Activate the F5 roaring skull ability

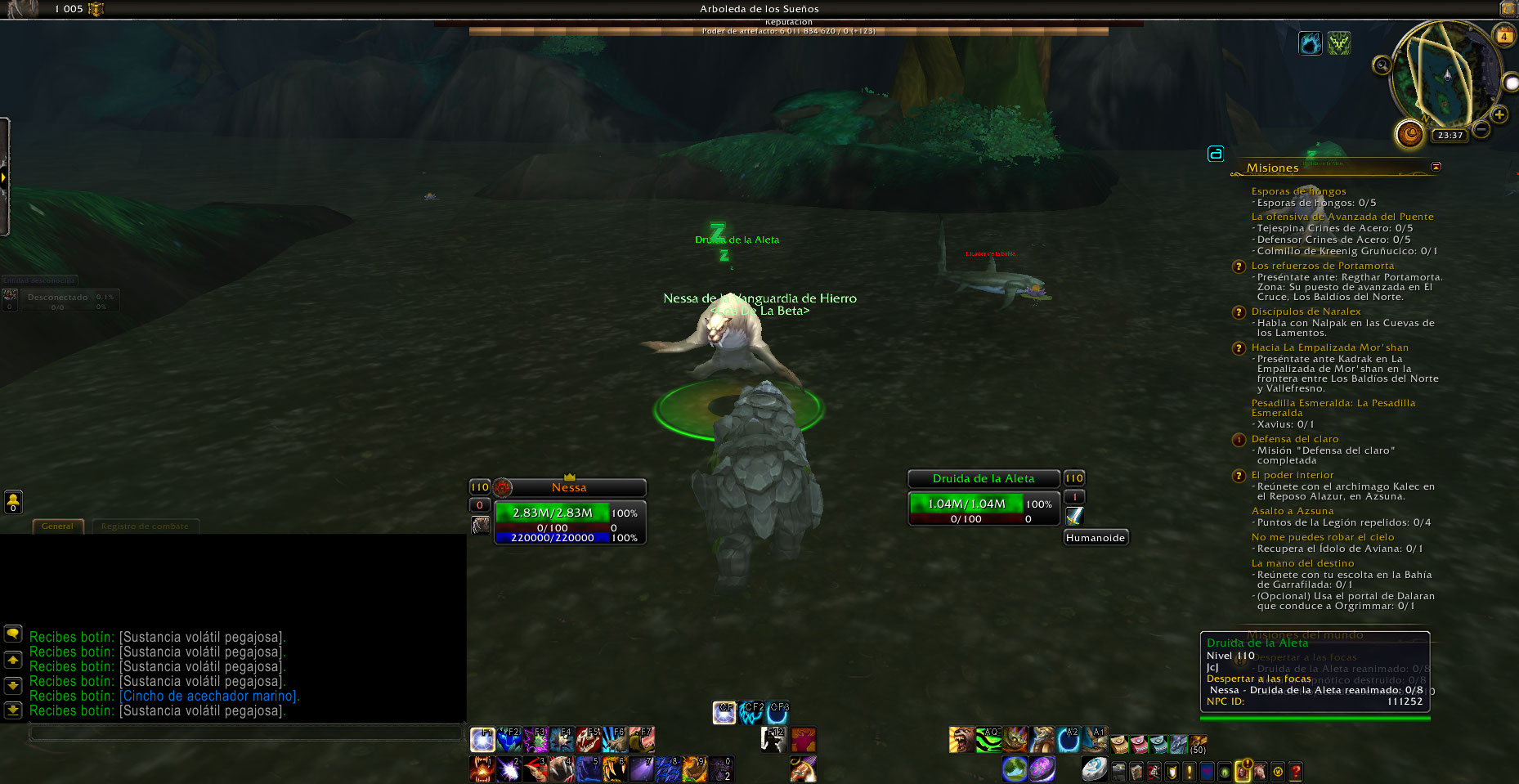[x=589, y=740]
